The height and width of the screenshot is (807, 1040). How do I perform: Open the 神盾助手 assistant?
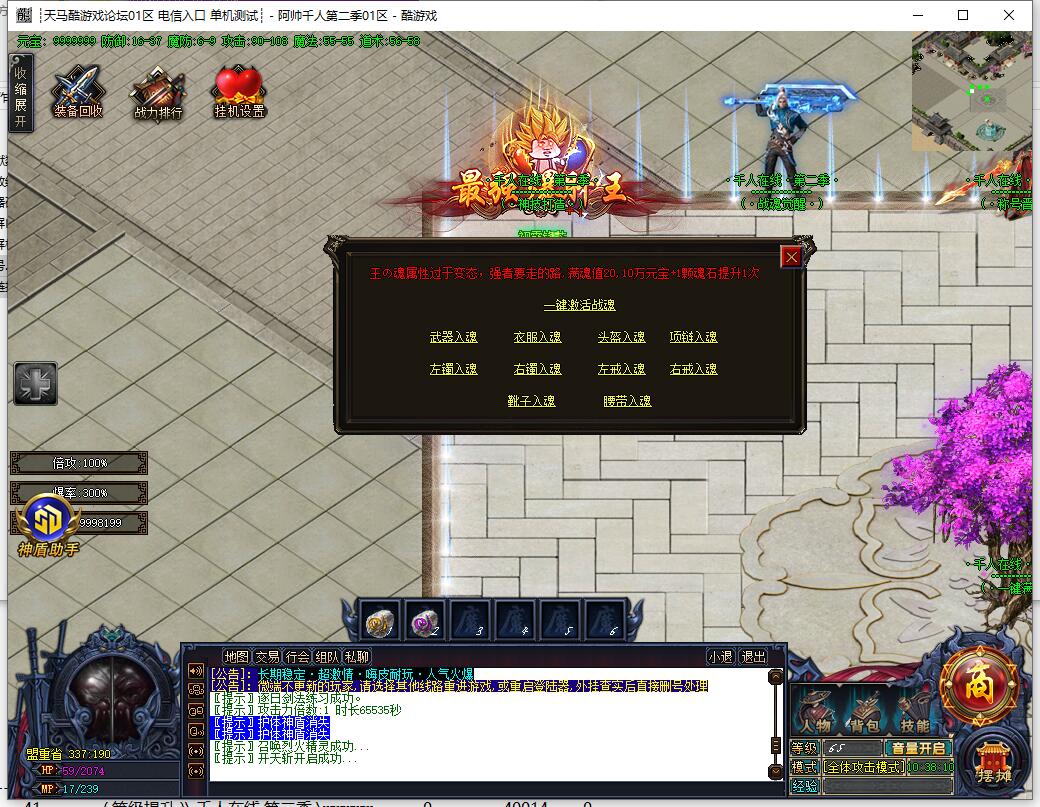coord(47,525)
